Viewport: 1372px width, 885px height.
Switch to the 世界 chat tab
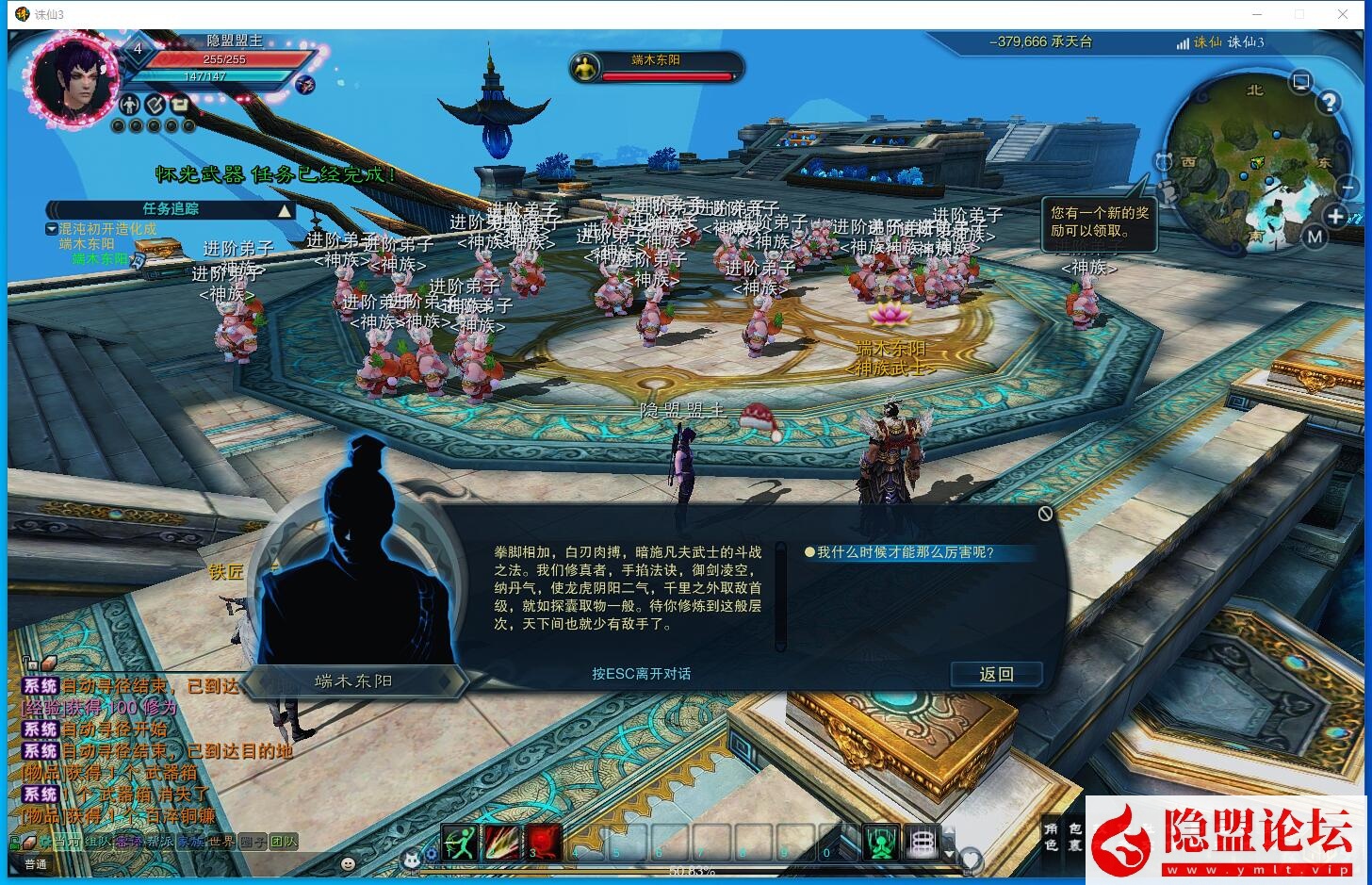[x=221, y=842]
